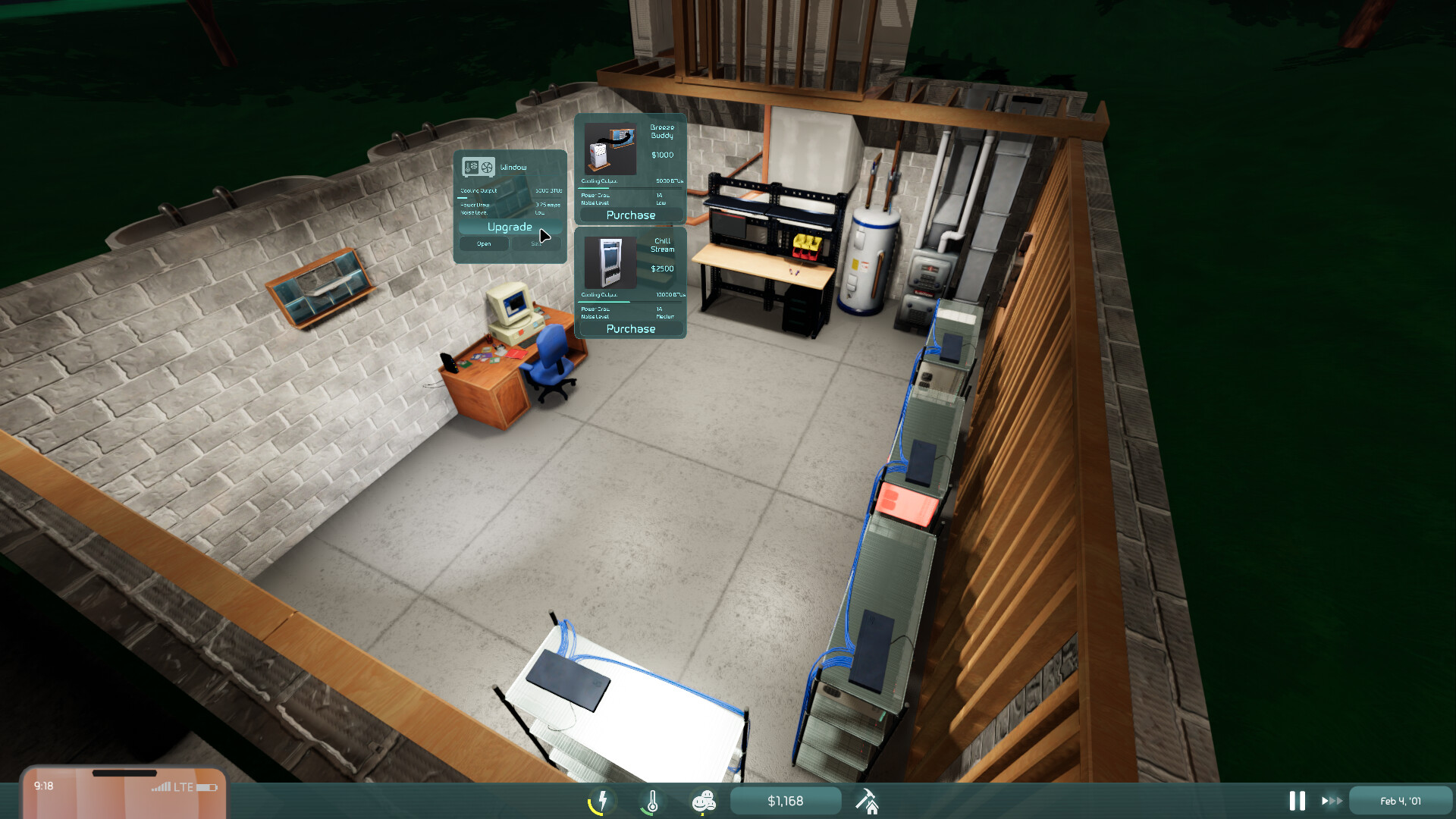Image resolution: width=1456 pixels, height=819 pixels.
Task: Click the Breeze Buddy product thumbnail
Action: (x=611, y=150)
